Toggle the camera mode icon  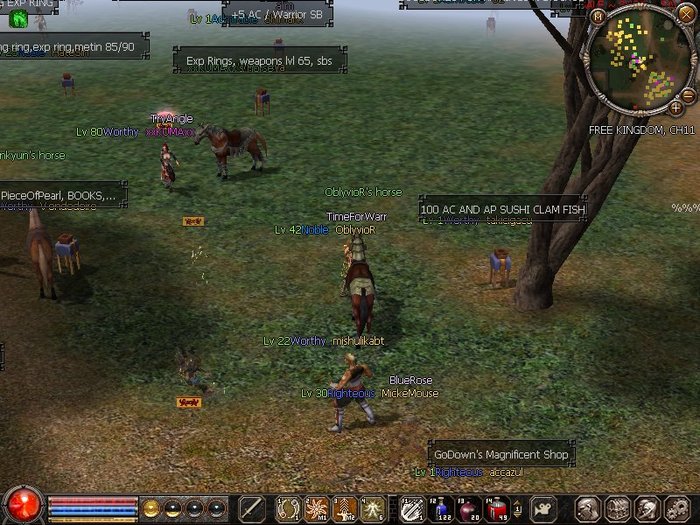click(x=543, y=508)
